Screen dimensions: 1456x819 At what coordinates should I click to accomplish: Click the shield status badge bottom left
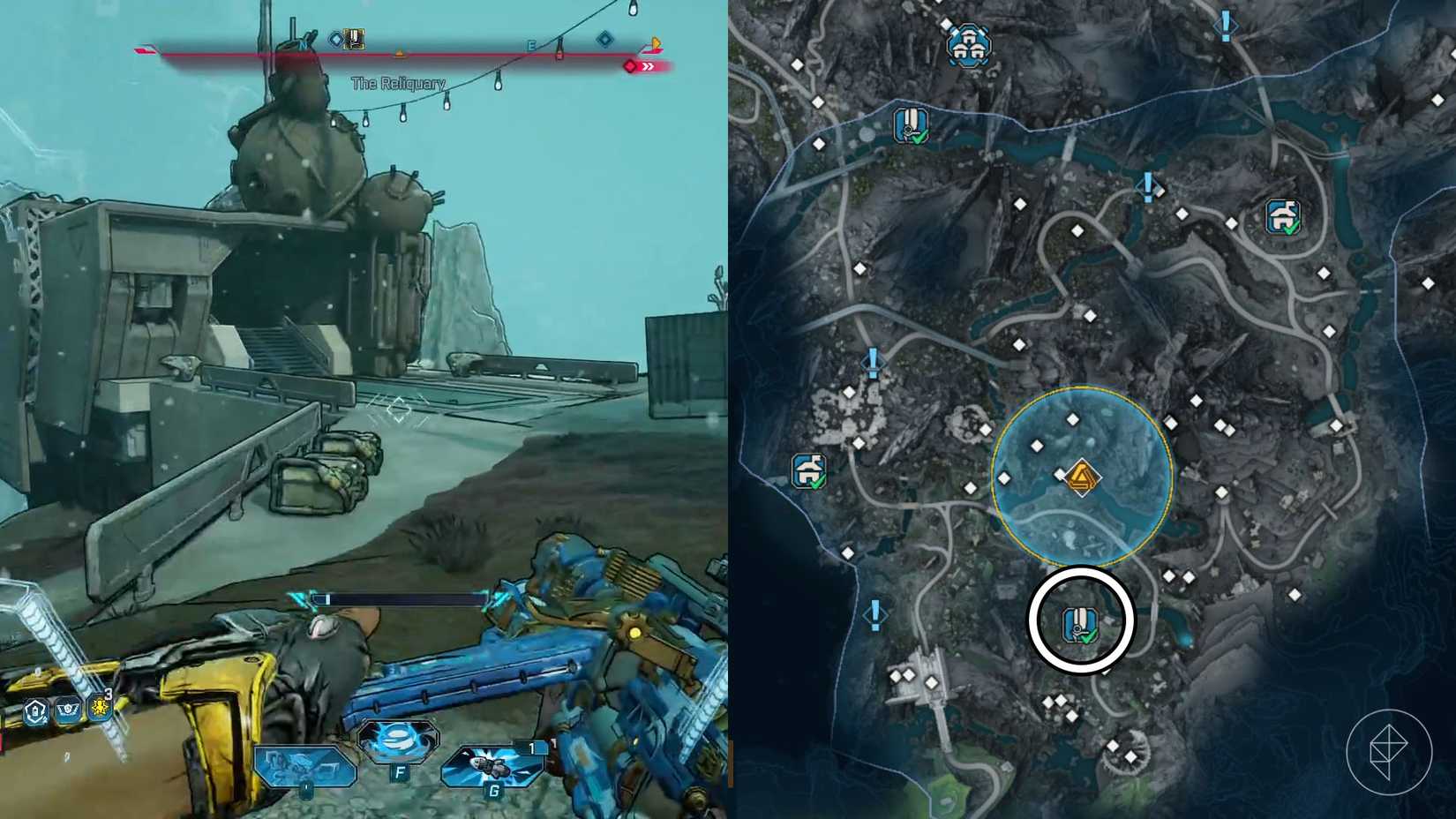click(35, 709)
